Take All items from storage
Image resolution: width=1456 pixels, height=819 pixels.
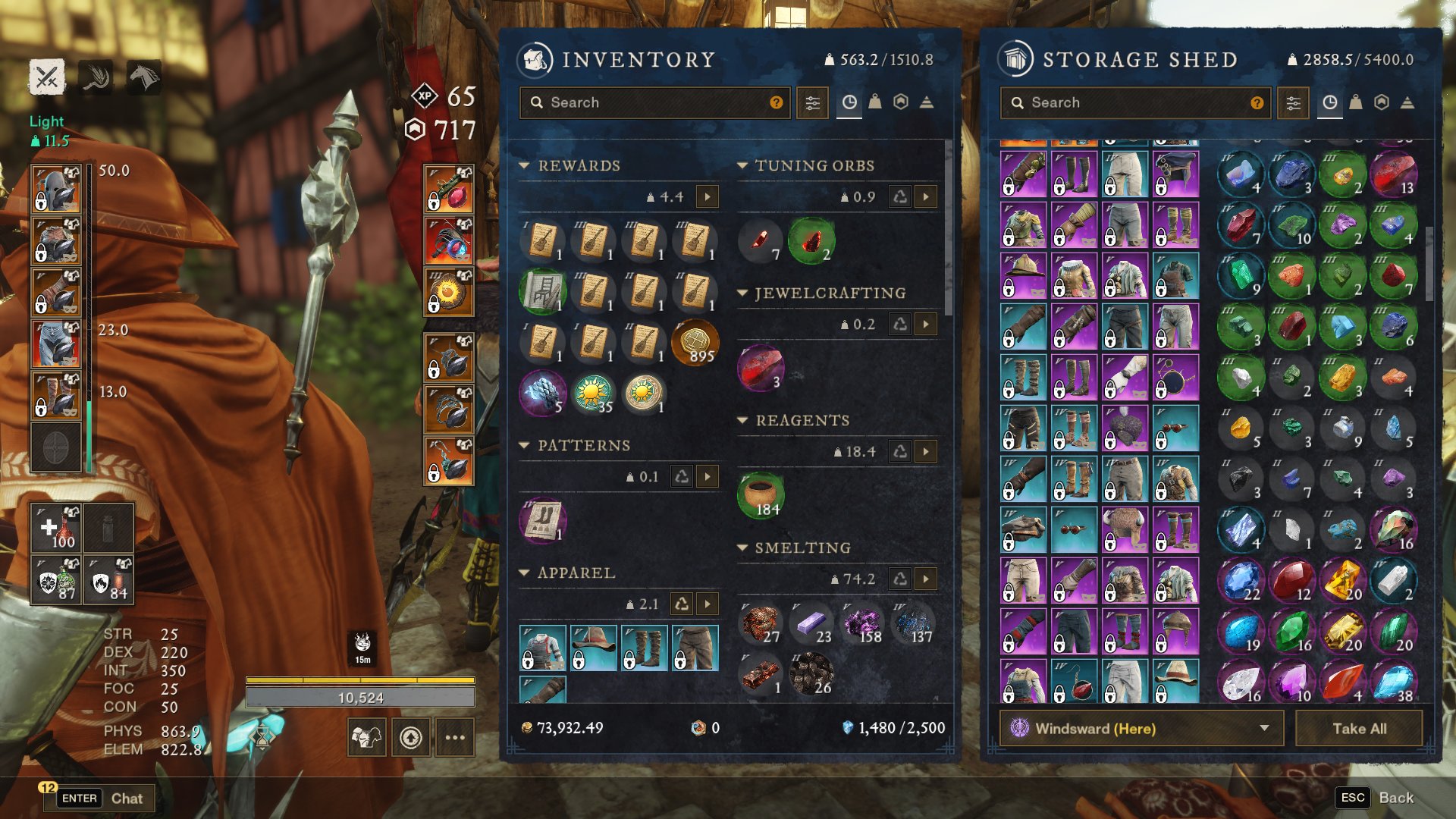pyautogui.click(x=1359, y=729)
